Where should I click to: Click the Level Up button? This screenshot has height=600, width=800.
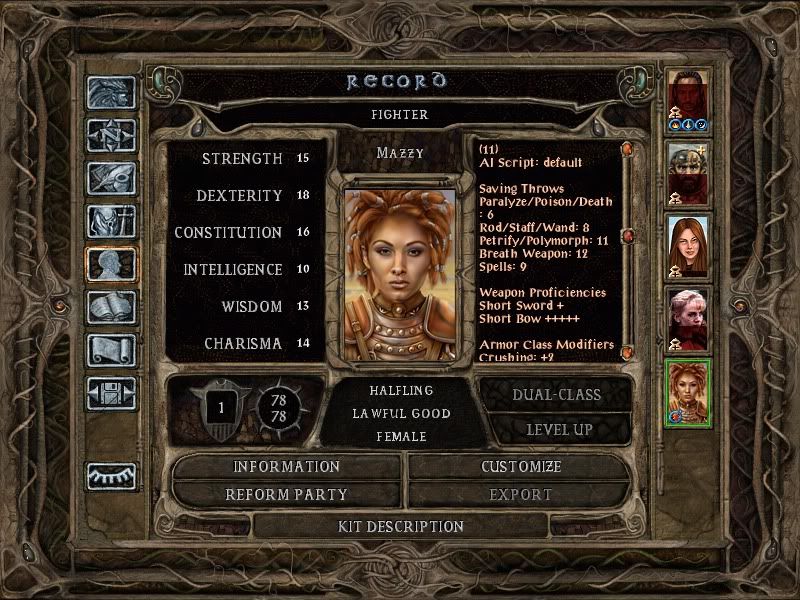tap(556, 429)
